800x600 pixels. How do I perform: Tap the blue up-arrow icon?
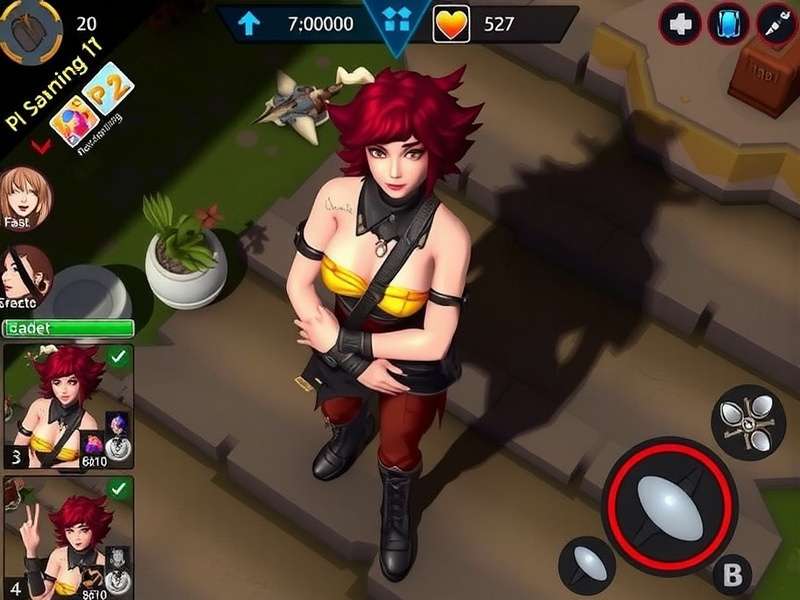(x=247, y=24)
